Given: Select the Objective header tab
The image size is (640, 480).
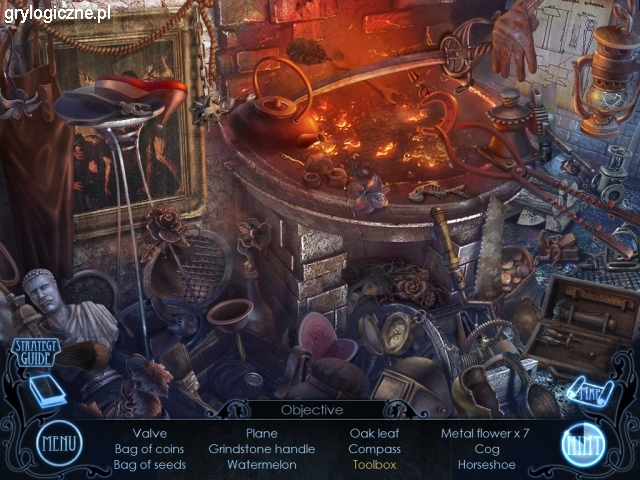Looking at the screenshot, I should coord(312,410).
